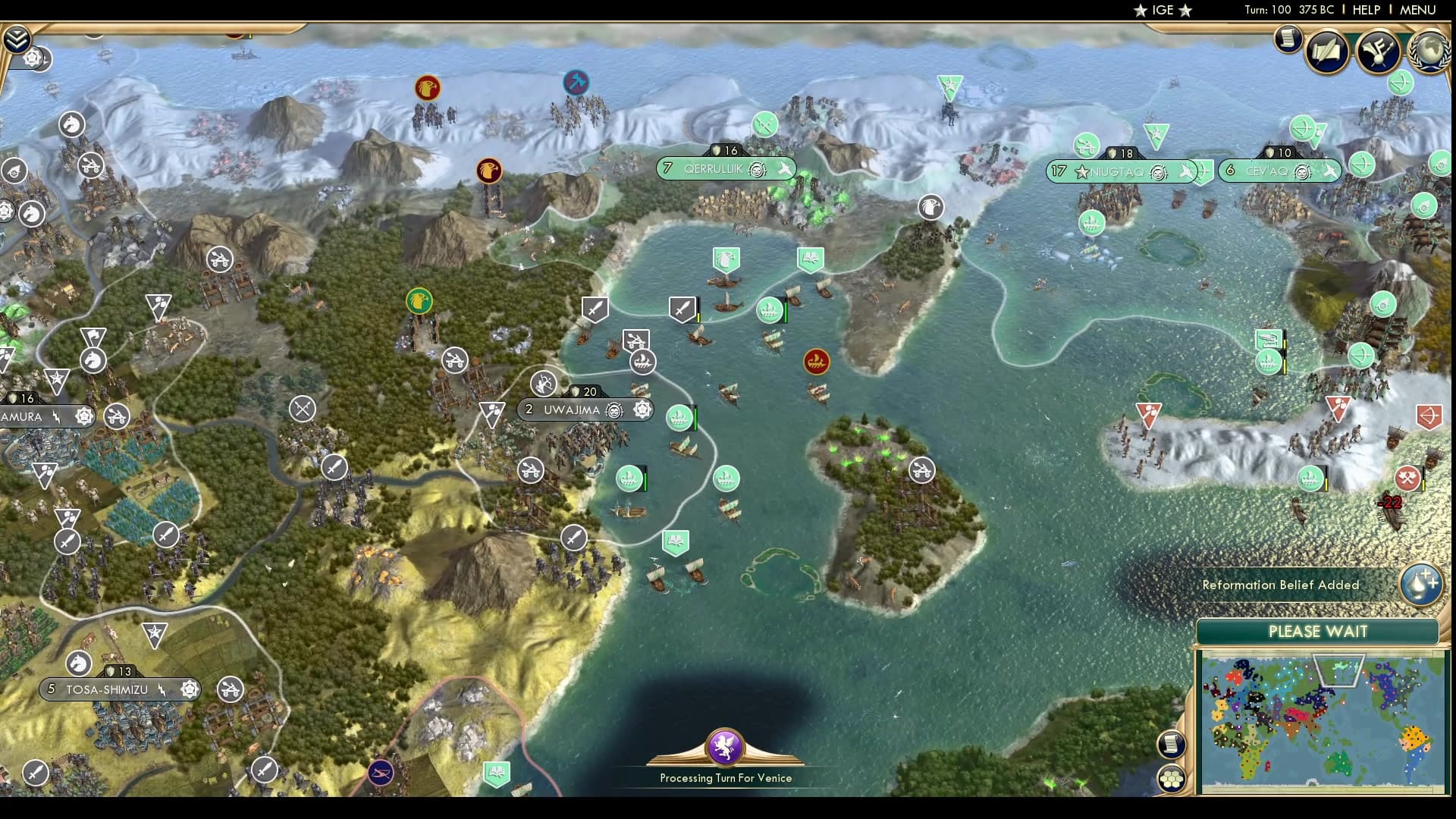Open the Culture and Tourism overview
Image resolution: width=1456 pixels, height=819 pixels.
click(1380, 52)
